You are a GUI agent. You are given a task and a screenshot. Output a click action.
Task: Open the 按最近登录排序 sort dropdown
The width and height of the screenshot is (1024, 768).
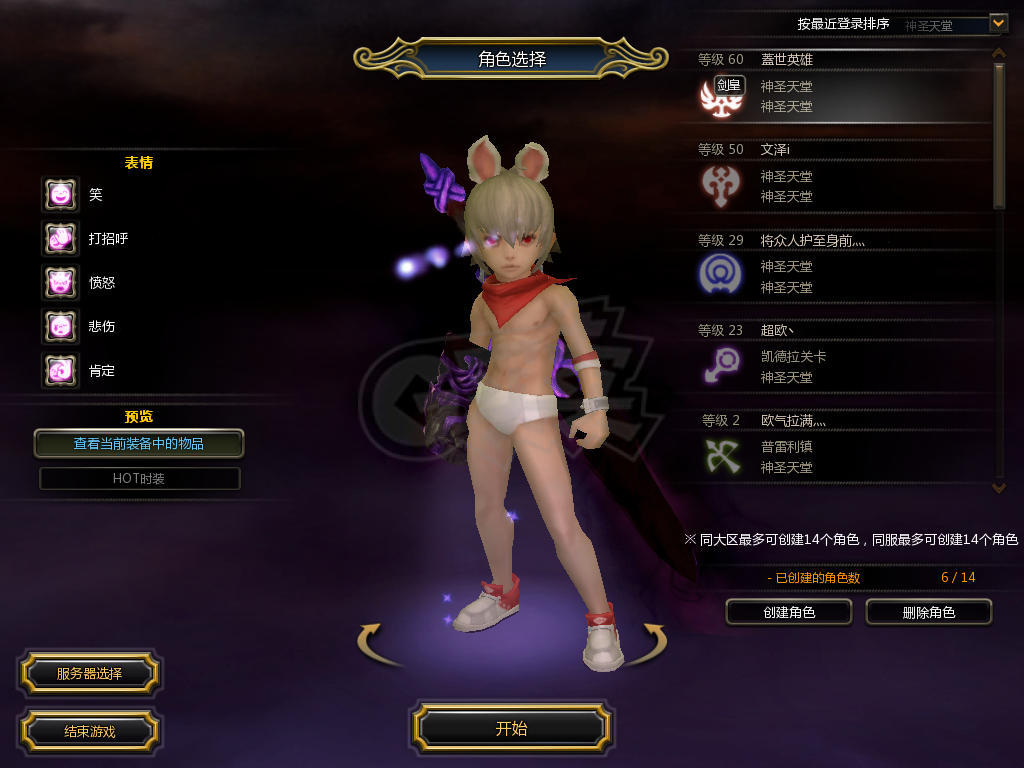(x=998, y=22)
